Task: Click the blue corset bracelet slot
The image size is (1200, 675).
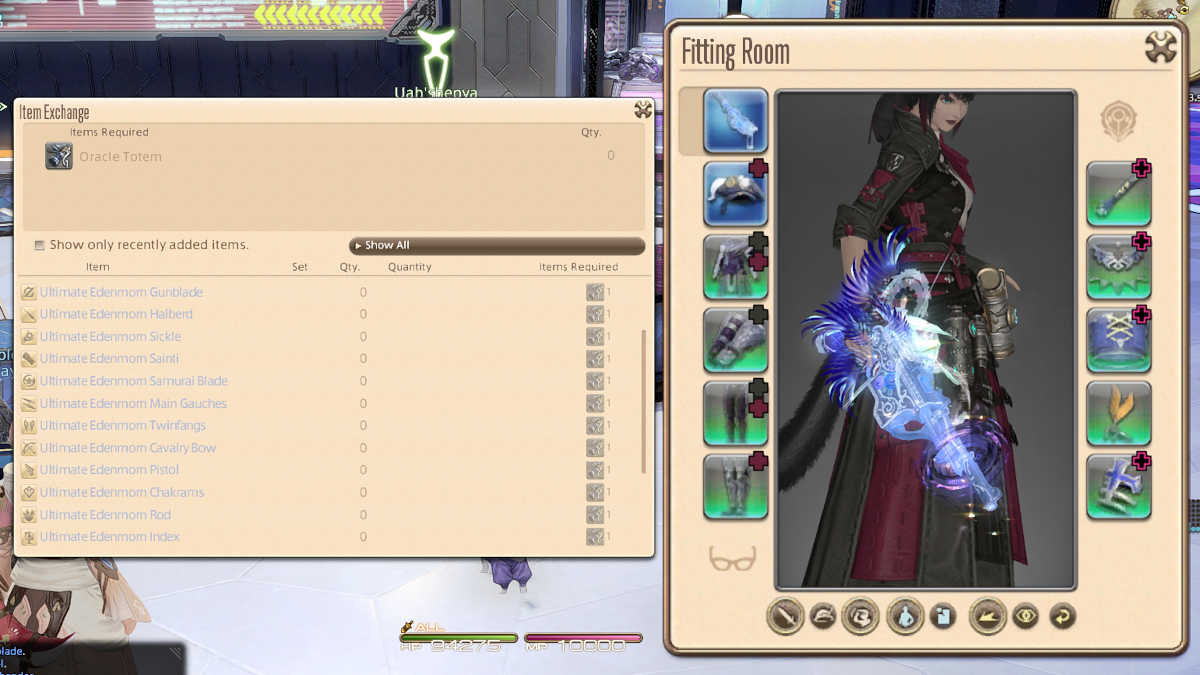Action: coord(1119,340)
